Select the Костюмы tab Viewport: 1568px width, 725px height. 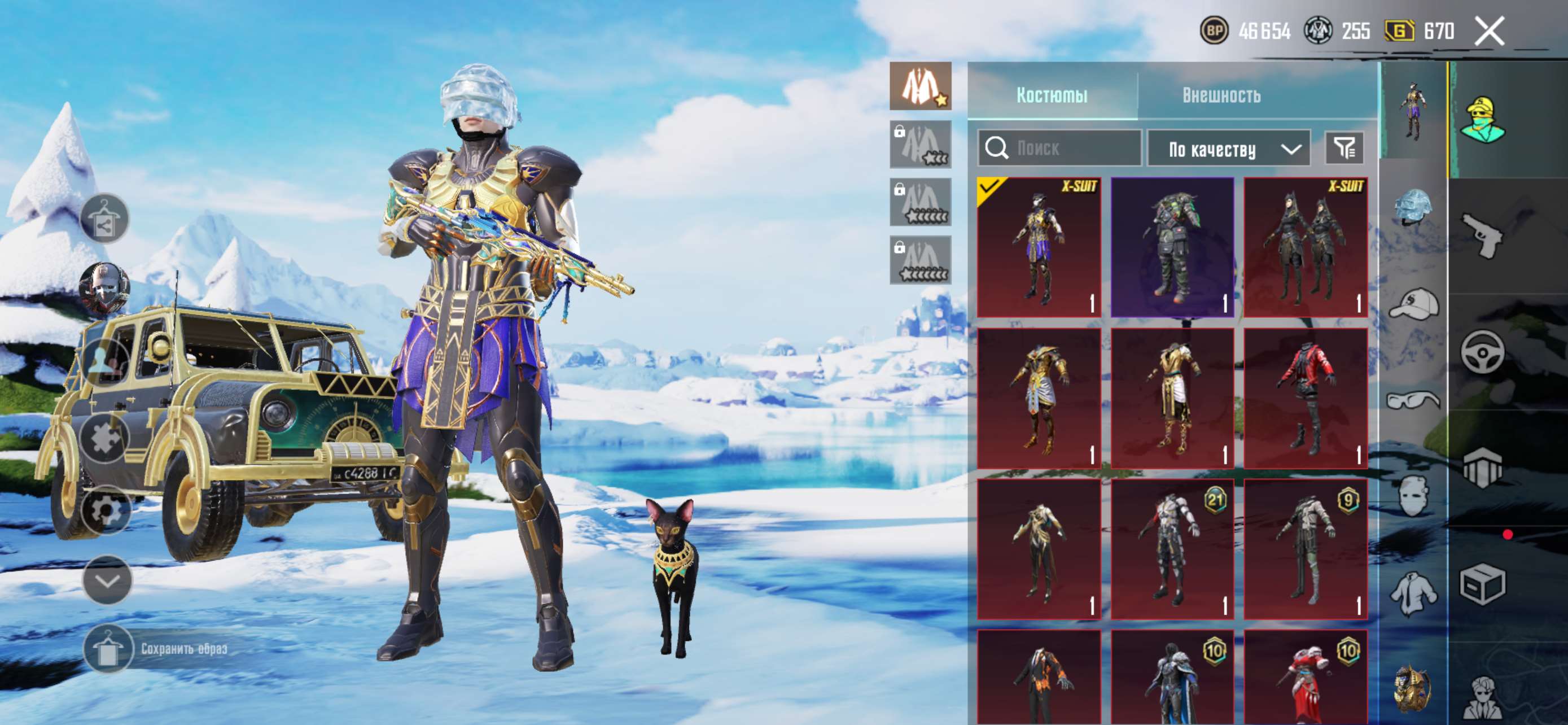(x=1052, y=95)
